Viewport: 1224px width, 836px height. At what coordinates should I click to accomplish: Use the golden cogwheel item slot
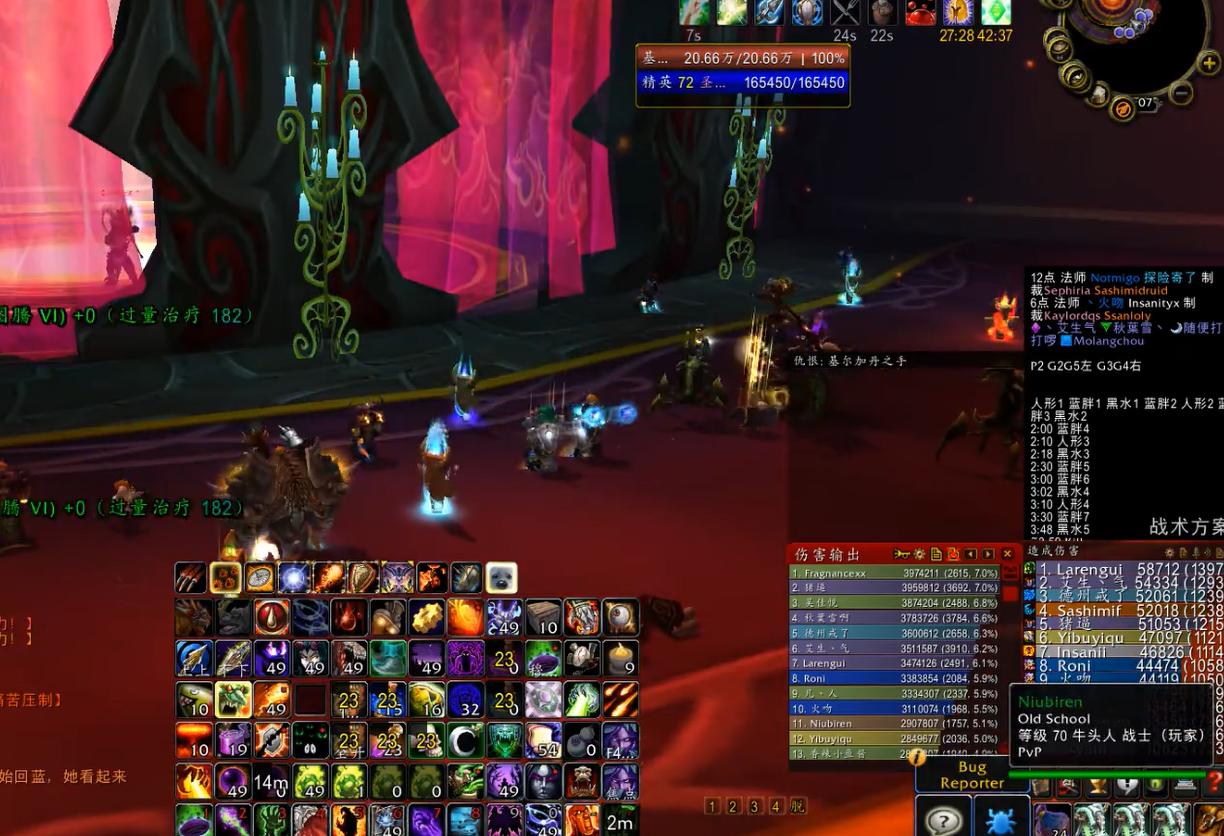click(x=427, y=618)
